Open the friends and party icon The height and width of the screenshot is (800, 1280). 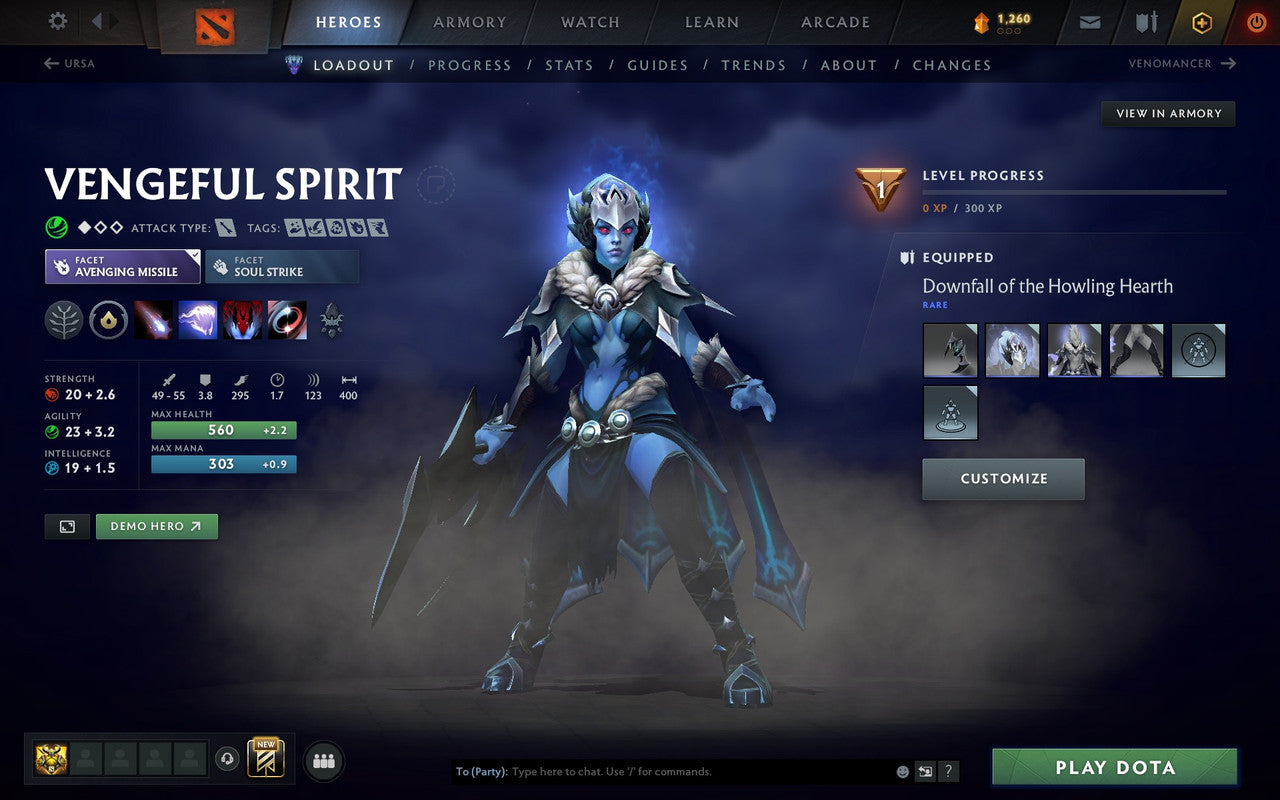pos(324,760)
